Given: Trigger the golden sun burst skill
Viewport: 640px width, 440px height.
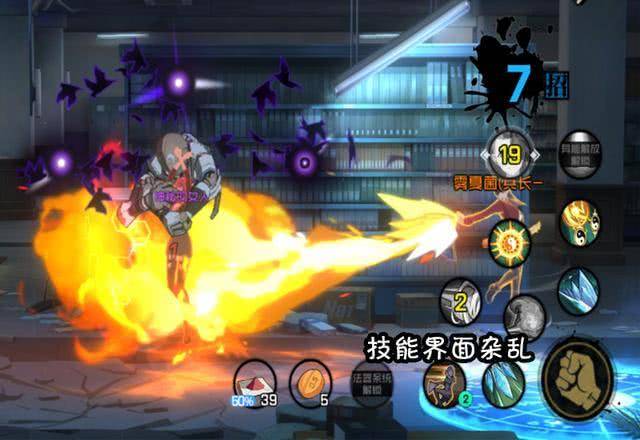Looking at the screenshot, I should point(512,241).
